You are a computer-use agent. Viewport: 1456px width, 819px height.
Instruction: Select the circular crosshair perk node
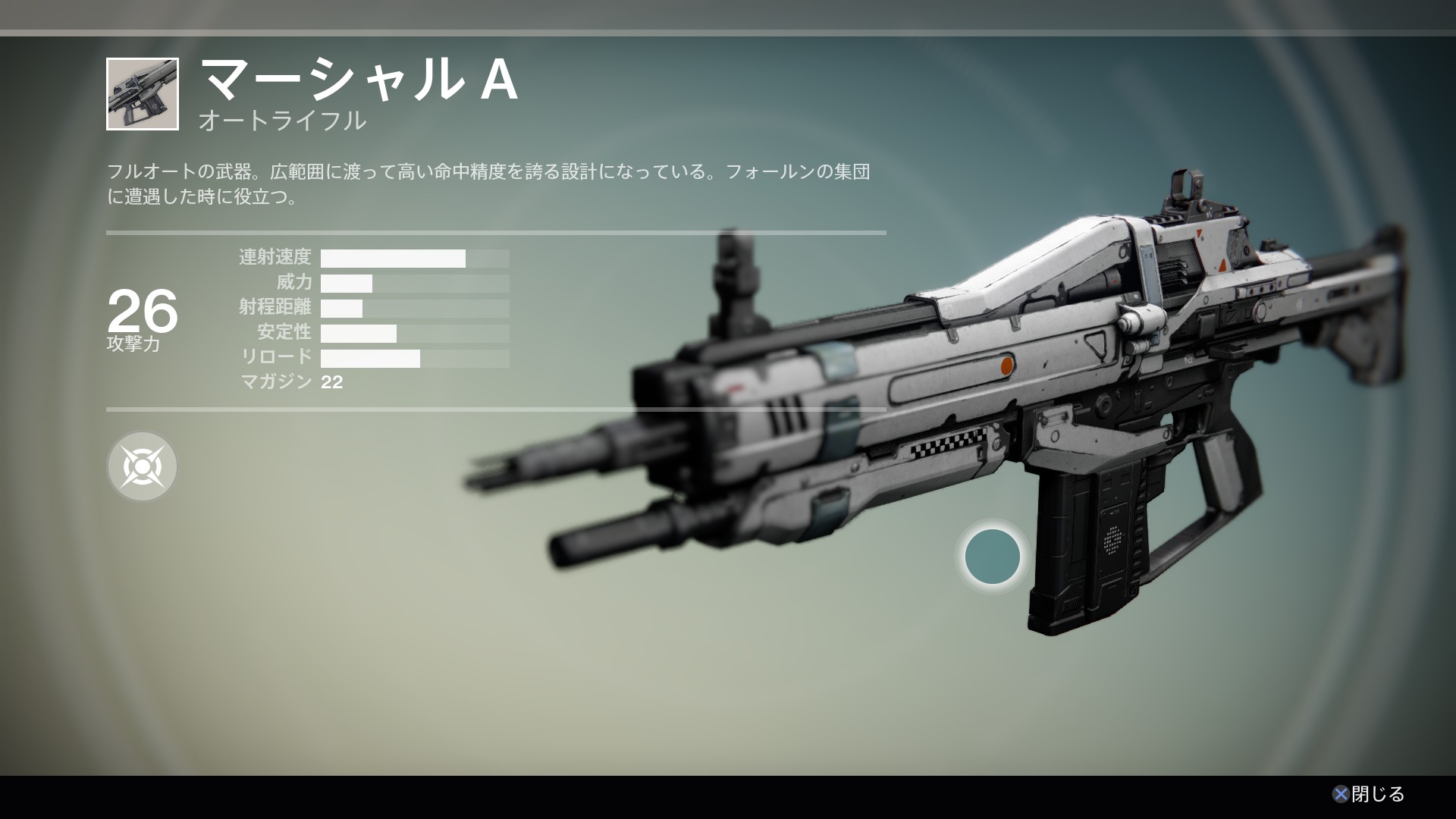pyautogui.click(x=142, y=466)
